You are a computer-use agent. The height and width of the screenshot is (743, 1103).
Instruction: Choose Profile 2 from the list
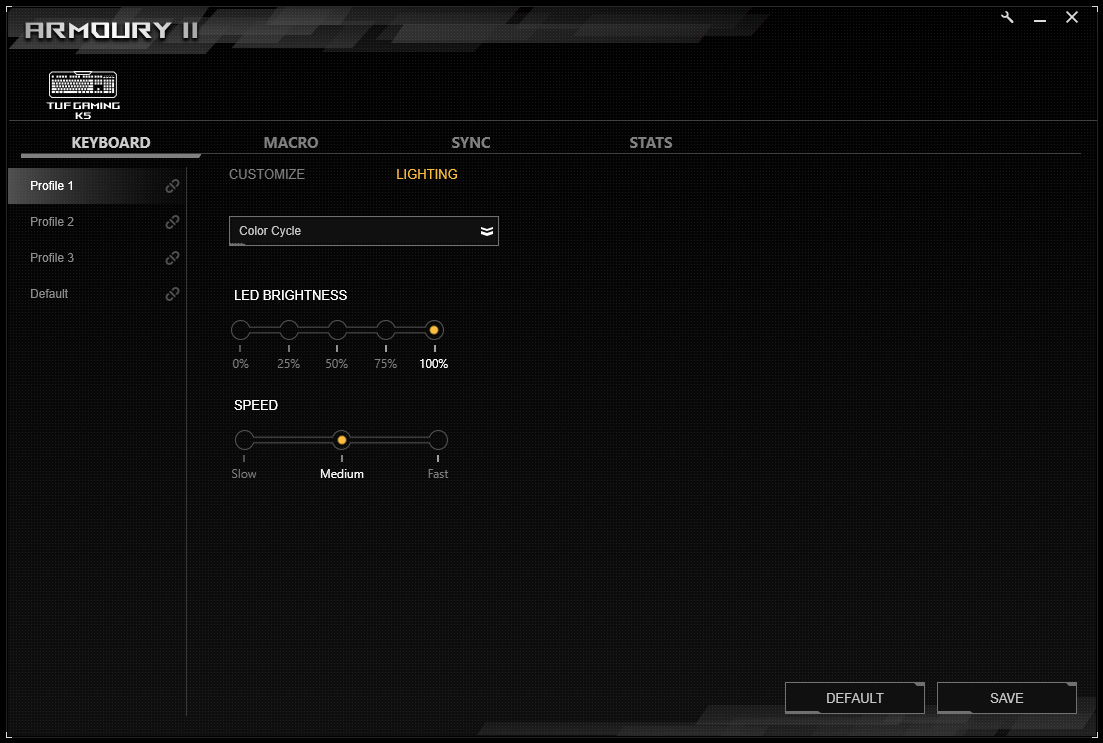point(53,222)
